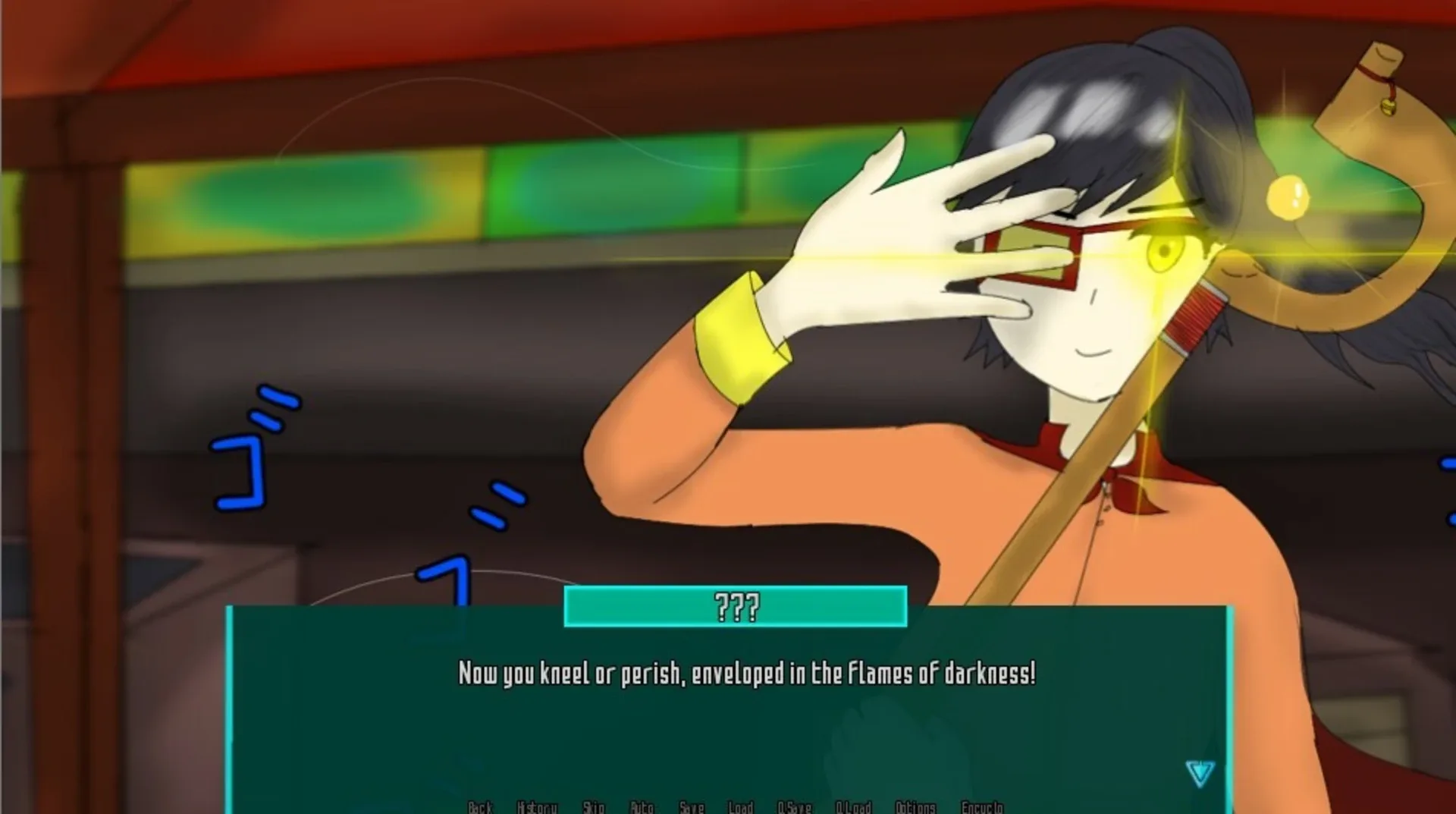Open the Encyclo entry screen
Screen dimensions: 1456x814
[x=983, y=808]
